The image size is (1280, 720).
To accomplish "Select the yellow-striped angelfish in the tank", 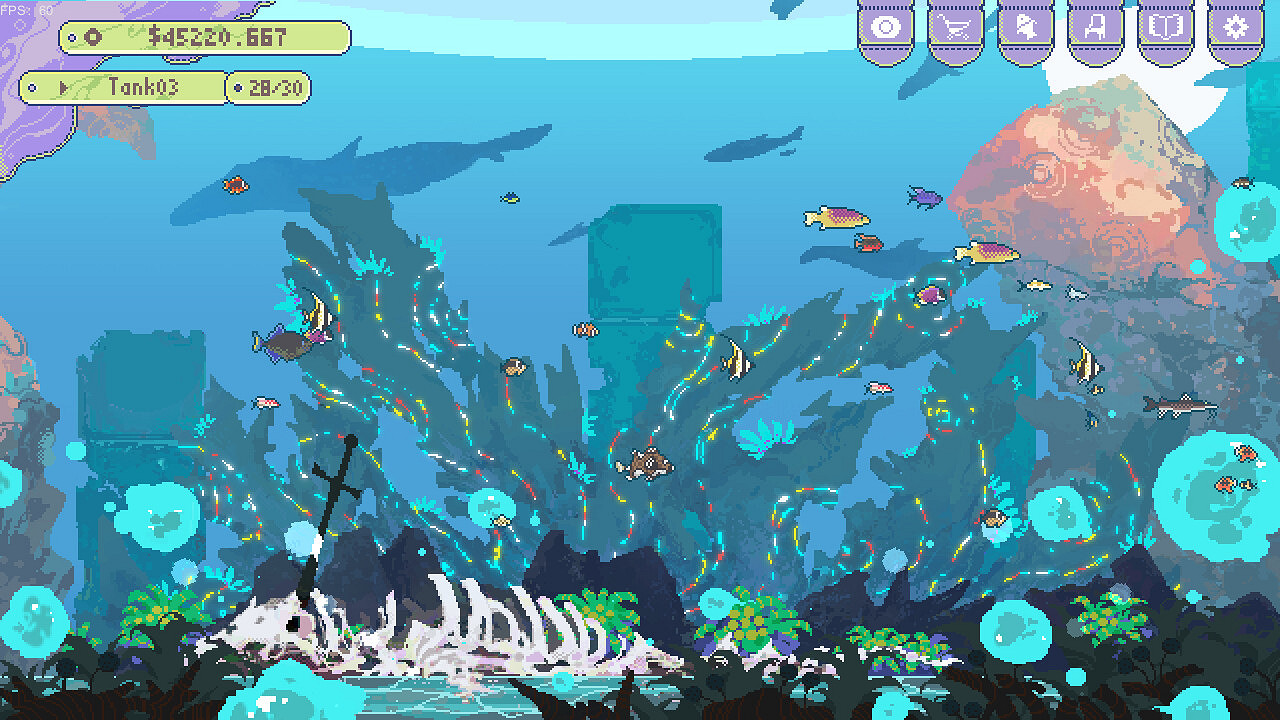I will [x=735, y=365].
